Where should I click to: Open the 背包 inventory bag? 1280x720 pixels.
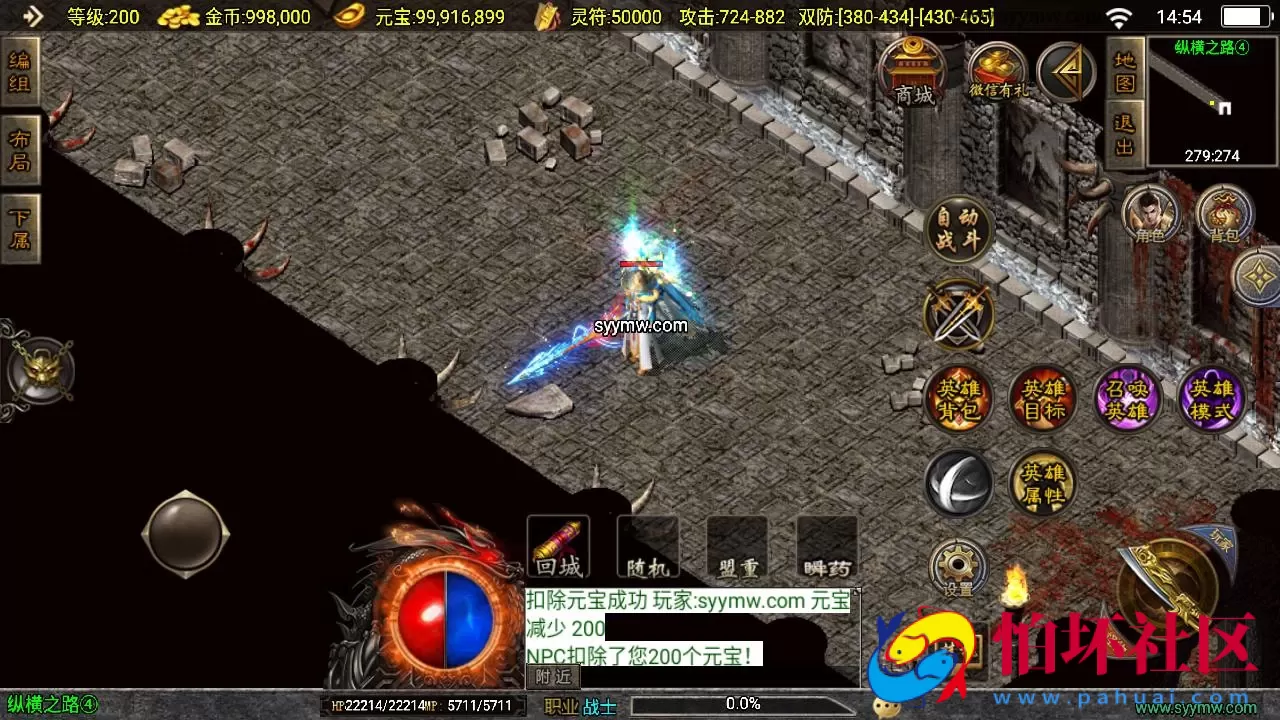[x=1224, y=214]
